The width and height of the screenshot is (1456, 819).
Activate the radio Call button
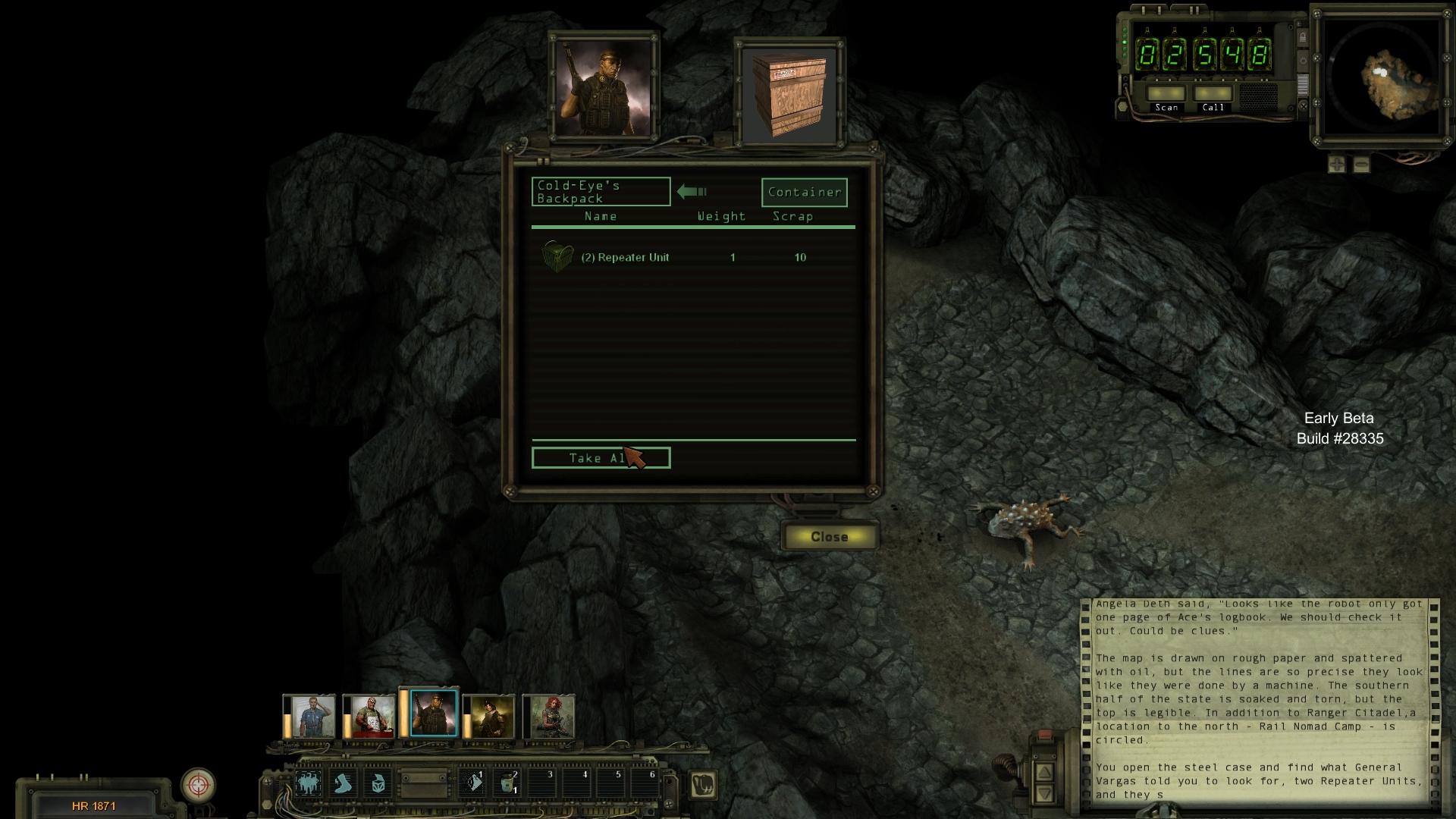coord(1213,94)
